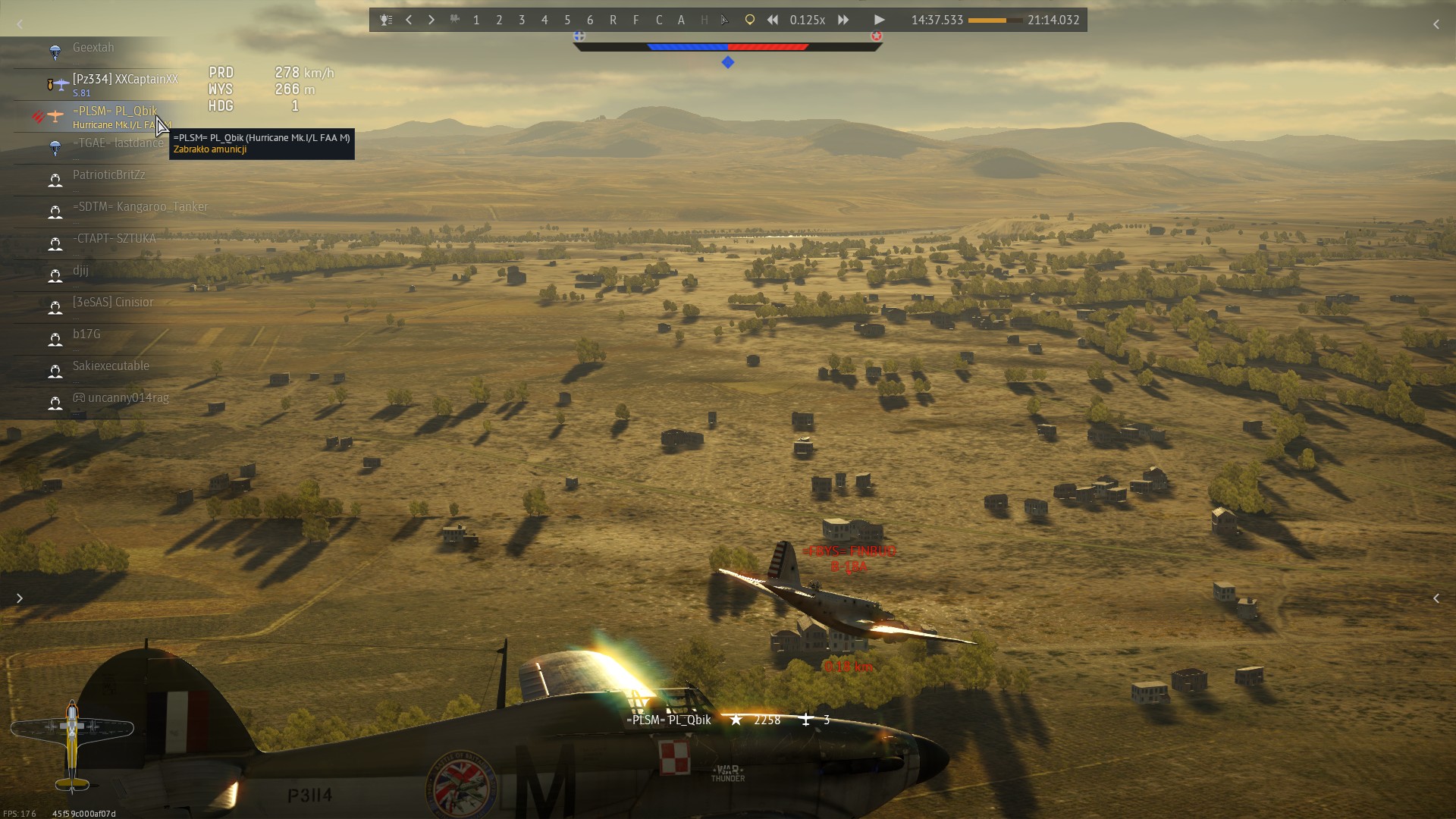This screenshot has width=1456, height=819.
Task: Select [Pz334] XXCaptainXX in player list
Action: pyautogui.click(x=125, y=80)
